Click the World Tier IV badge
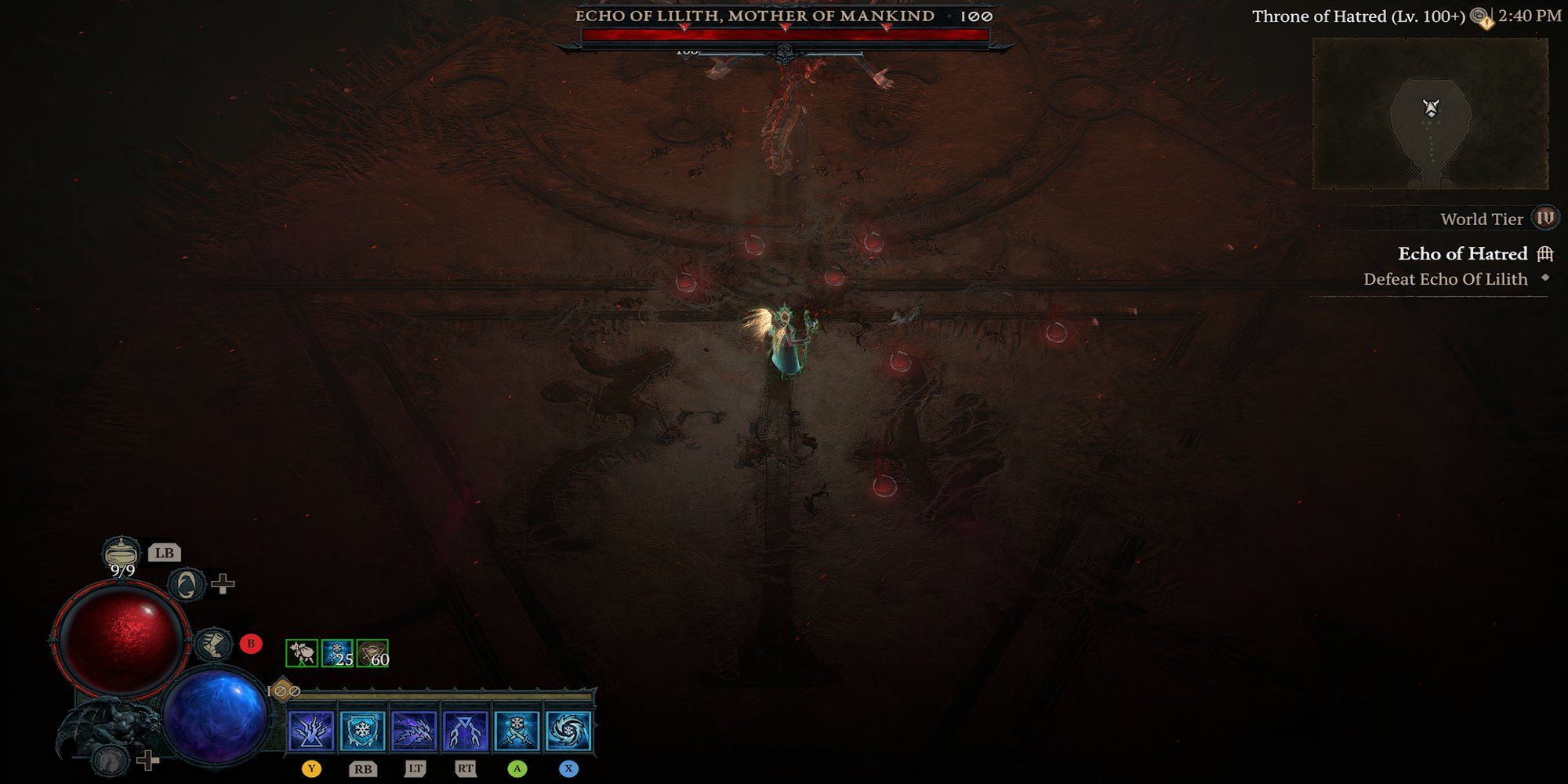Screen dimensions: 1568x784 tap(1544, 219)
